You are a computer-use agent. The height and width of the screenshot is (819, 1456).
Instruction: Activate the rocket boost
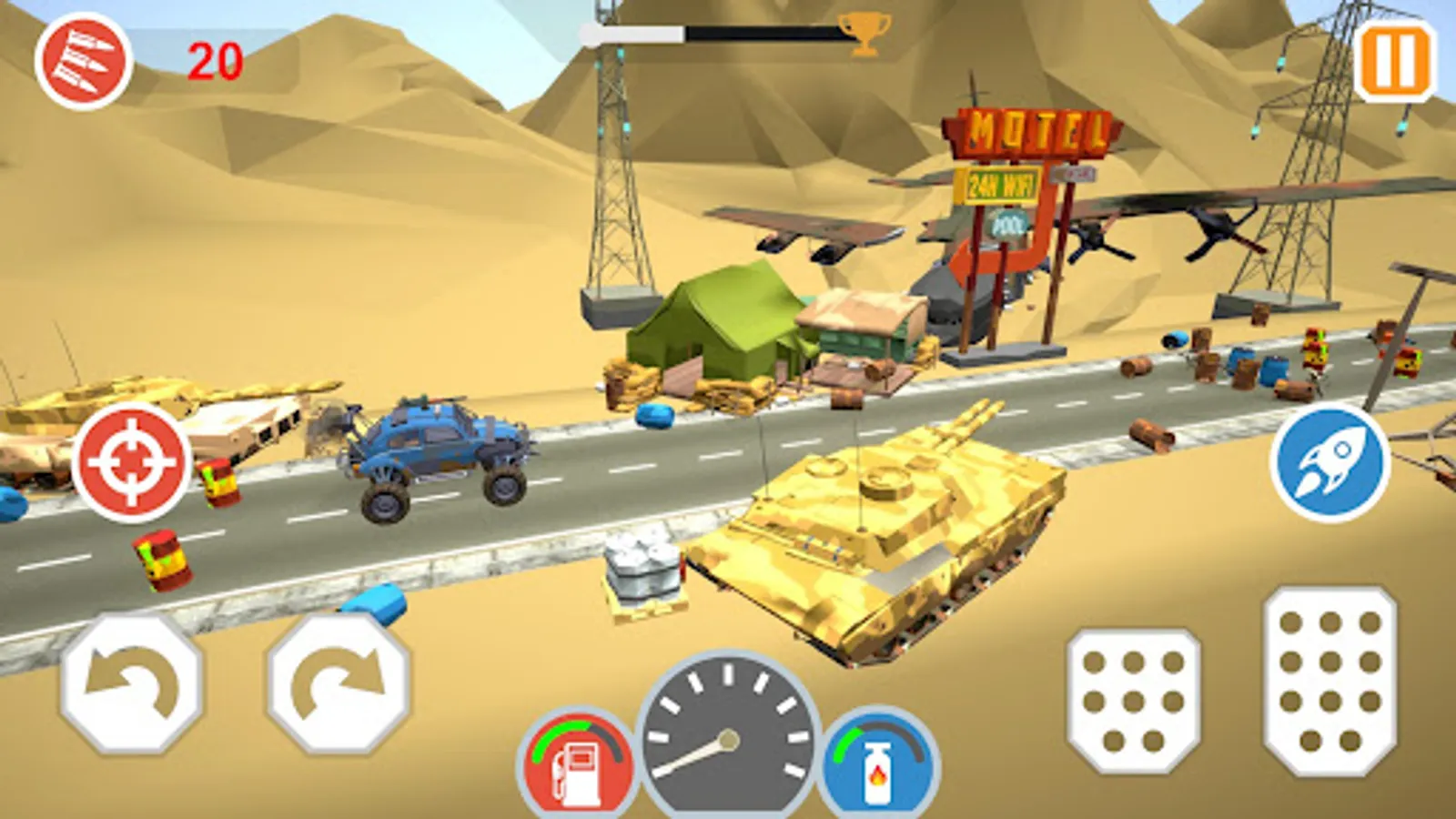1330,464
